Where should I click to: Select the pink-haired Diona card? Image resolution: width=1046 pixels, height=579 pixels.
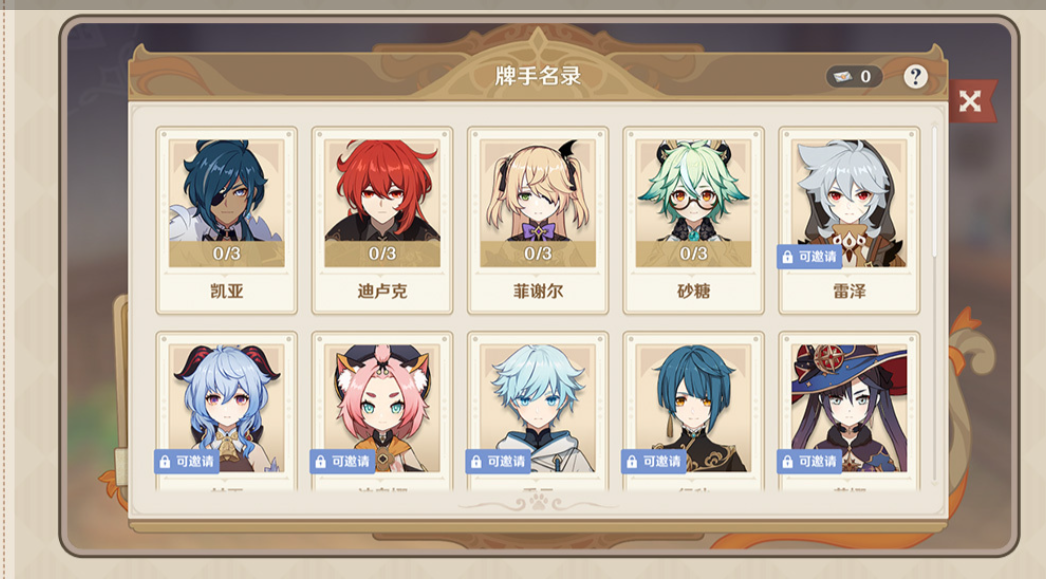tap(382, 410)
